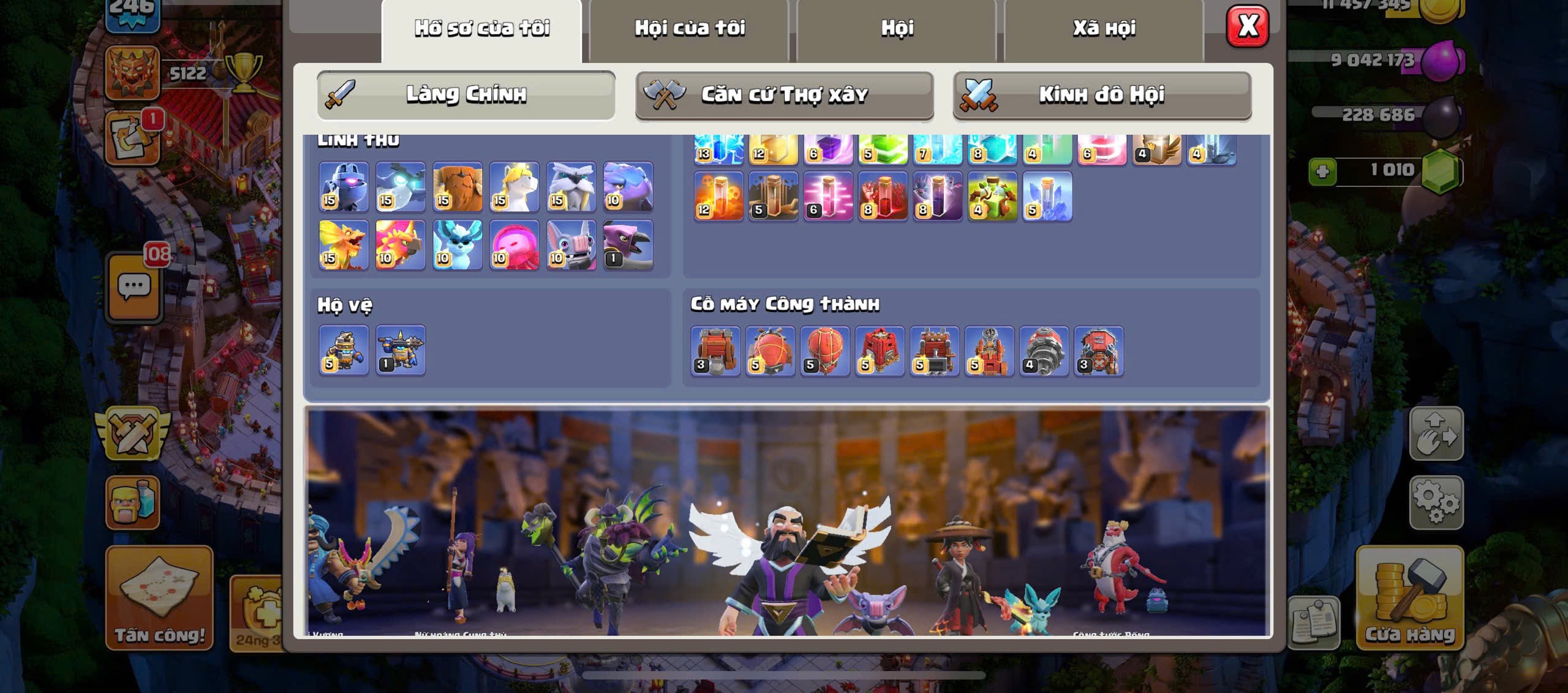Open the Kinh đô Hội view
The height and width of the screenshot is (693, 1568).
point(1102,95)
